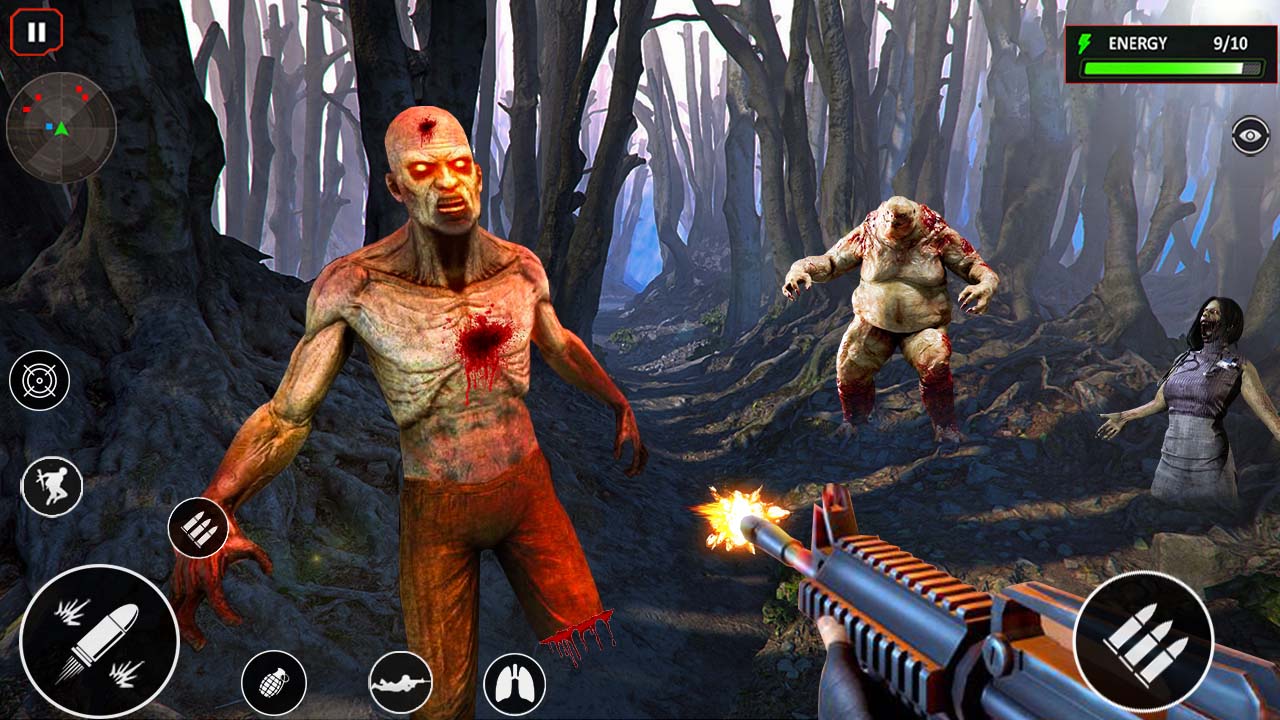This screenshot has height=720, width=1280.
Task: Tap the ENERGY label
Action: pyautogui.click(x=1140, y=42)
